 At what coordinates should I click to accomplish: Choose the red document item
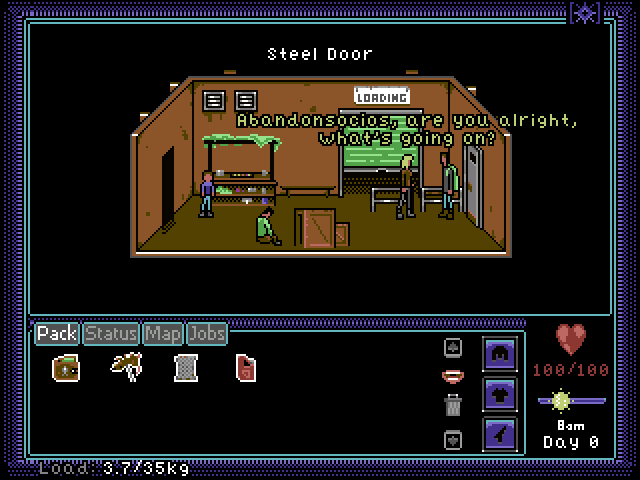click(x=245, y=367)
